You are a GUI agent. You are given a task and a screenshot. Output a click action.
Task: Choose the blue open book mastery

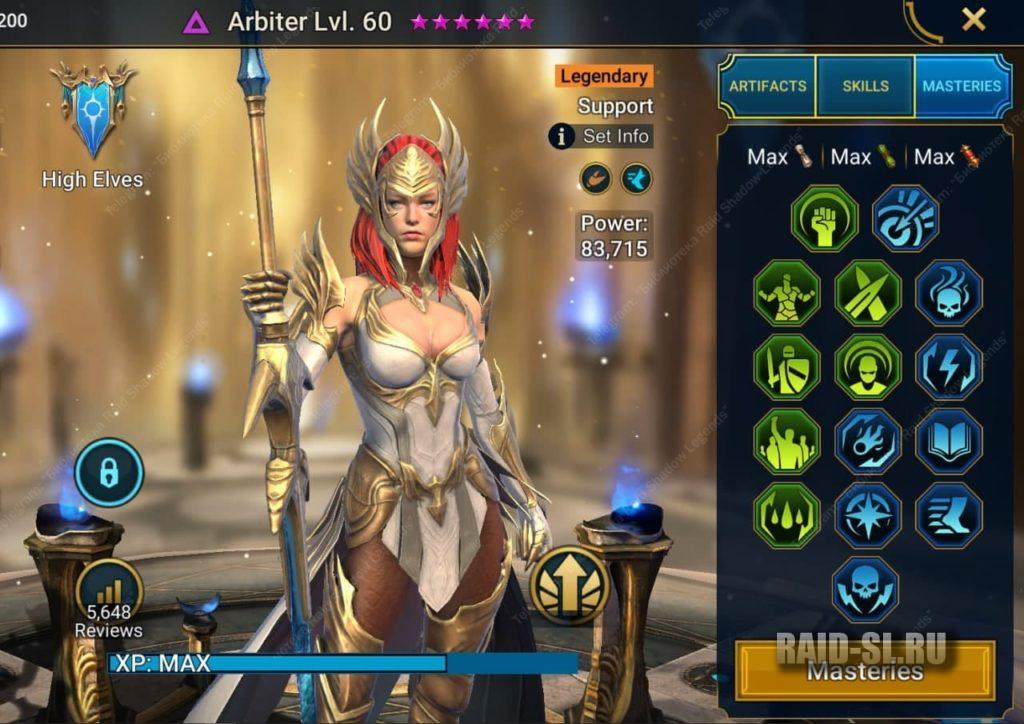click(948, 441)
